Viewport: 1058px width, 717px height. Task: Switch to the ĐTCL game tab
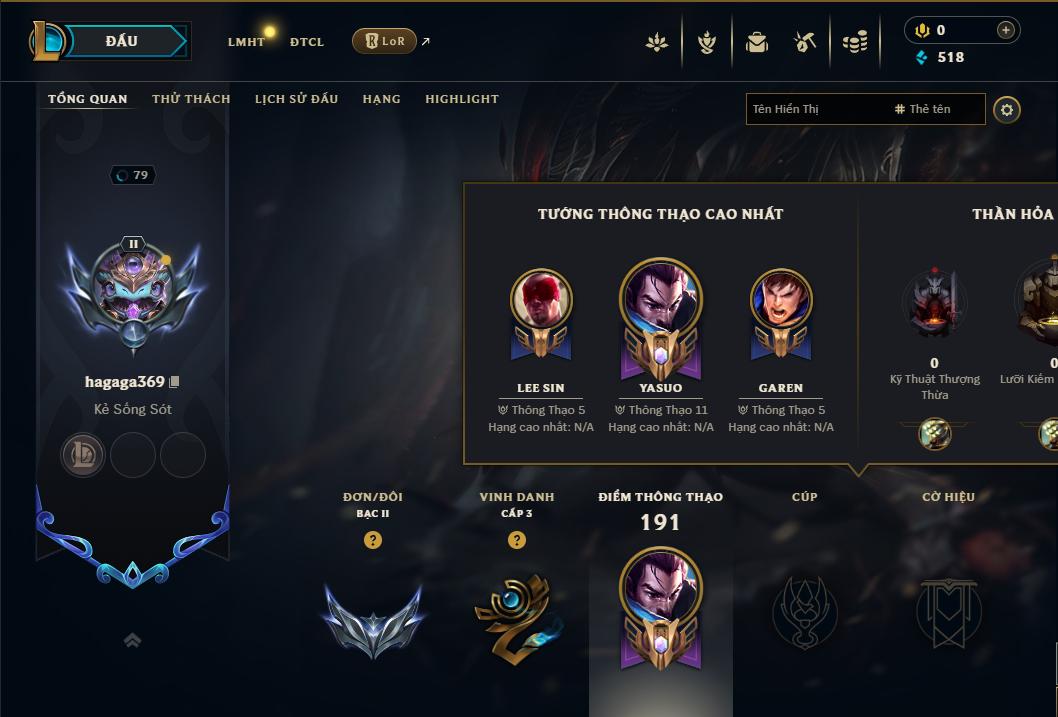pyautogui.click(x=307, y=42)
